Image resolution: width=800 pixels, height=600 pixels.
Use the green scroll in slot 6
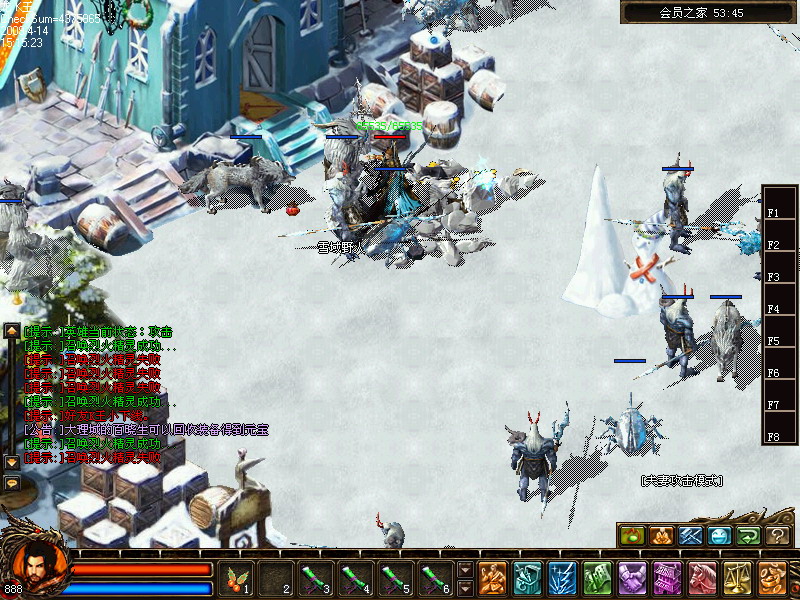point(432,577)
